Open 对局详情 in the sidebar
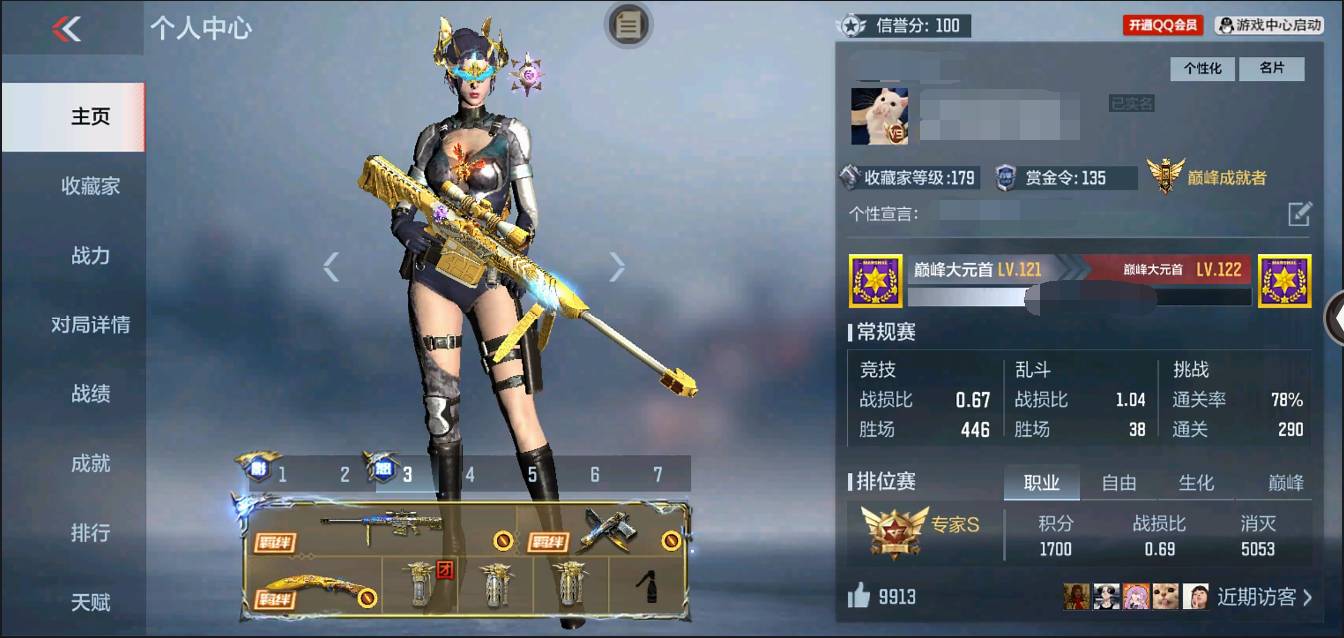 point(90,325)
